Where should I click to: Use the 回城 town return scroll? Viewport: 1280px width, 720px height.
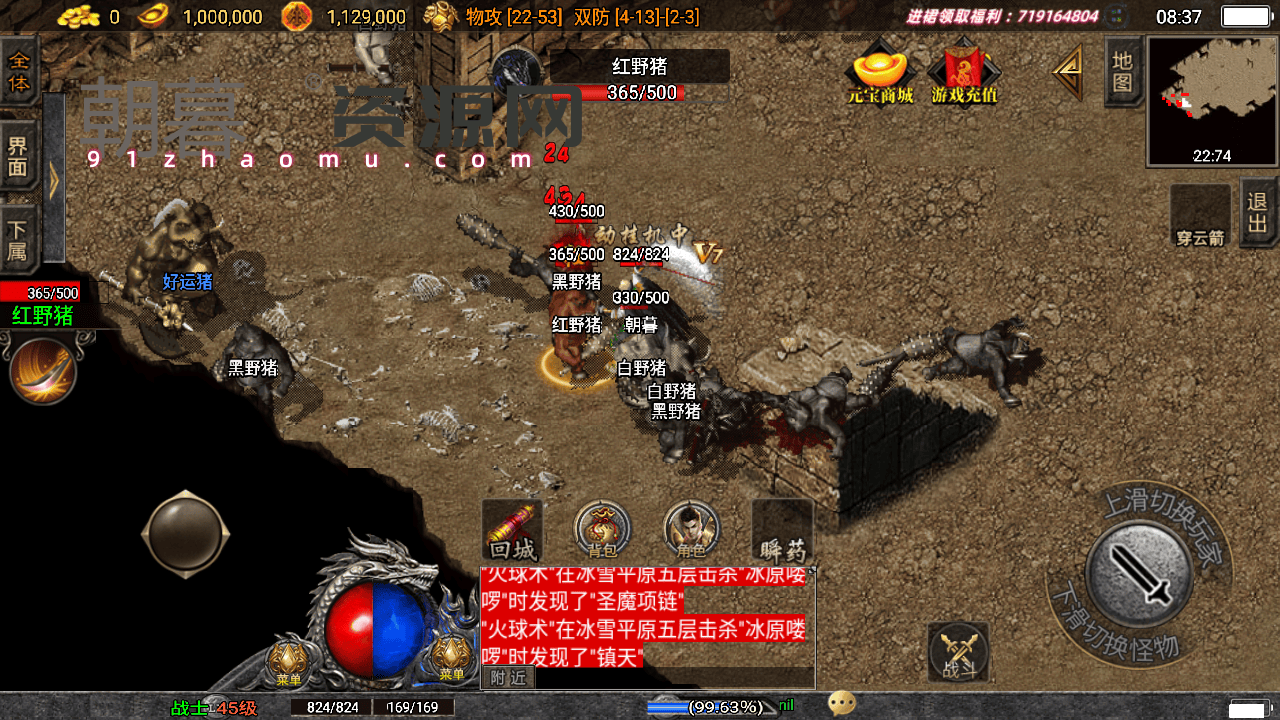513,530
